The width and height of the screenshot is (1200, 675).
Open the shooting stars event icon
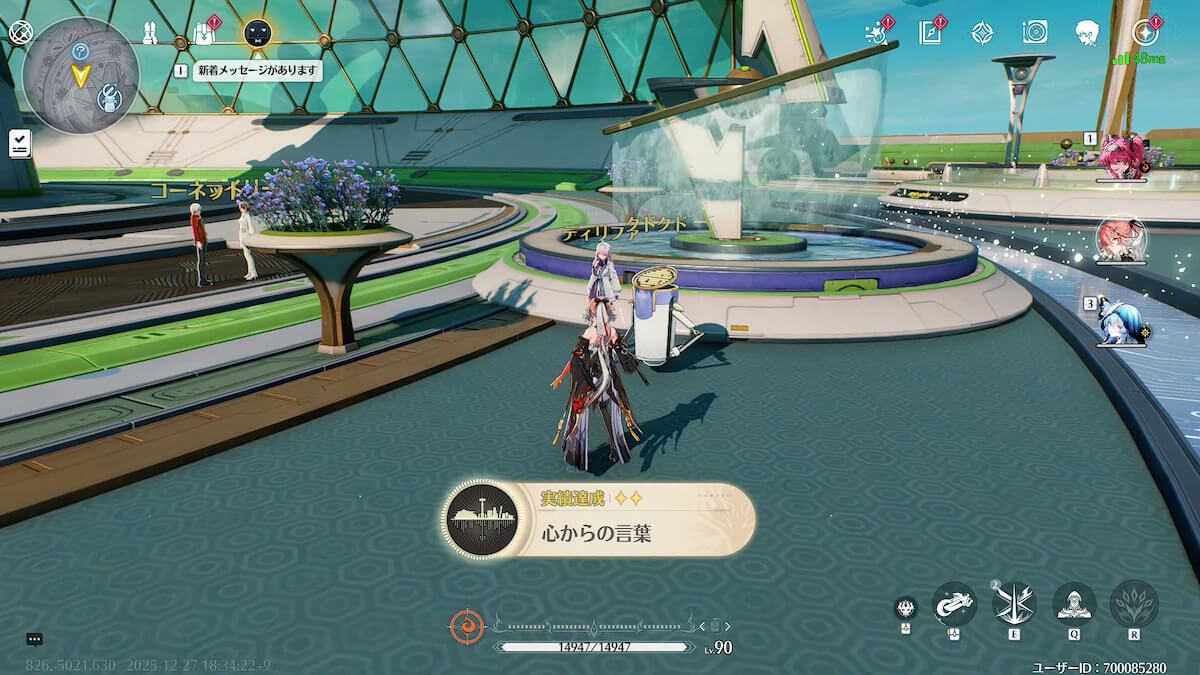(x=877, y=33)
